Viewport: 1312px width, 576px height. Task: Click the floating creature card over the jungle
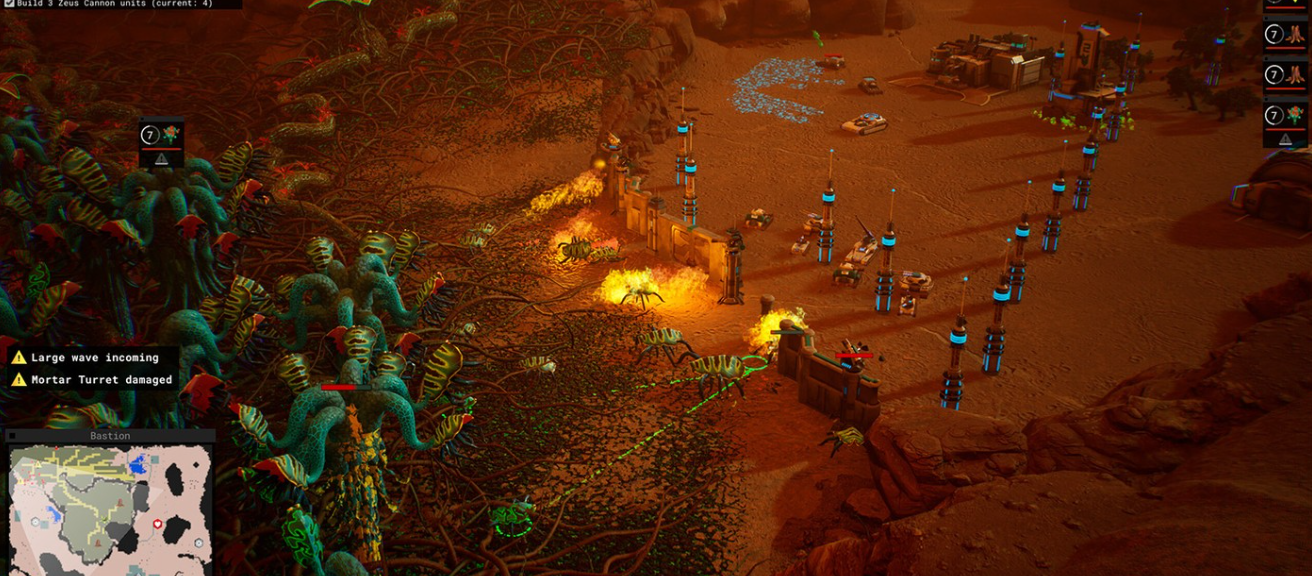[161, 142]
